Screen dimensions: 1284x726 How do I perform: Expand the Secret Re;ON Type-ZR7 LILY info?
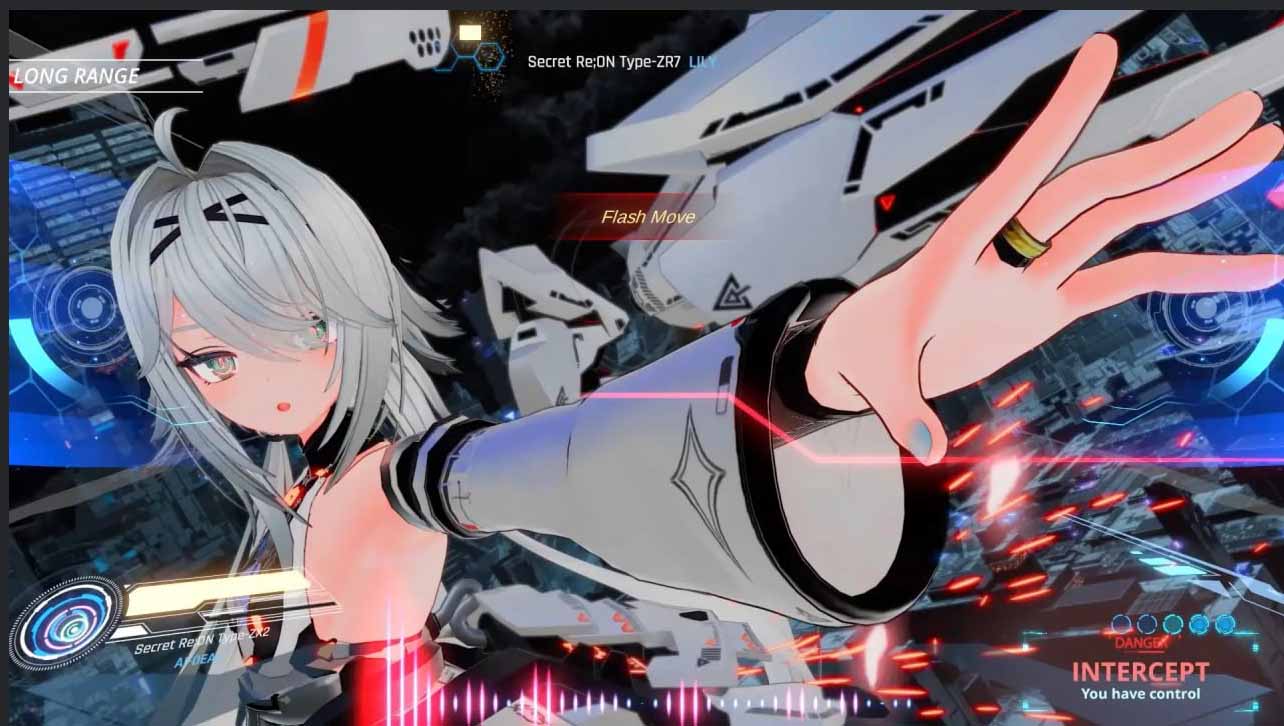(605, 60)
